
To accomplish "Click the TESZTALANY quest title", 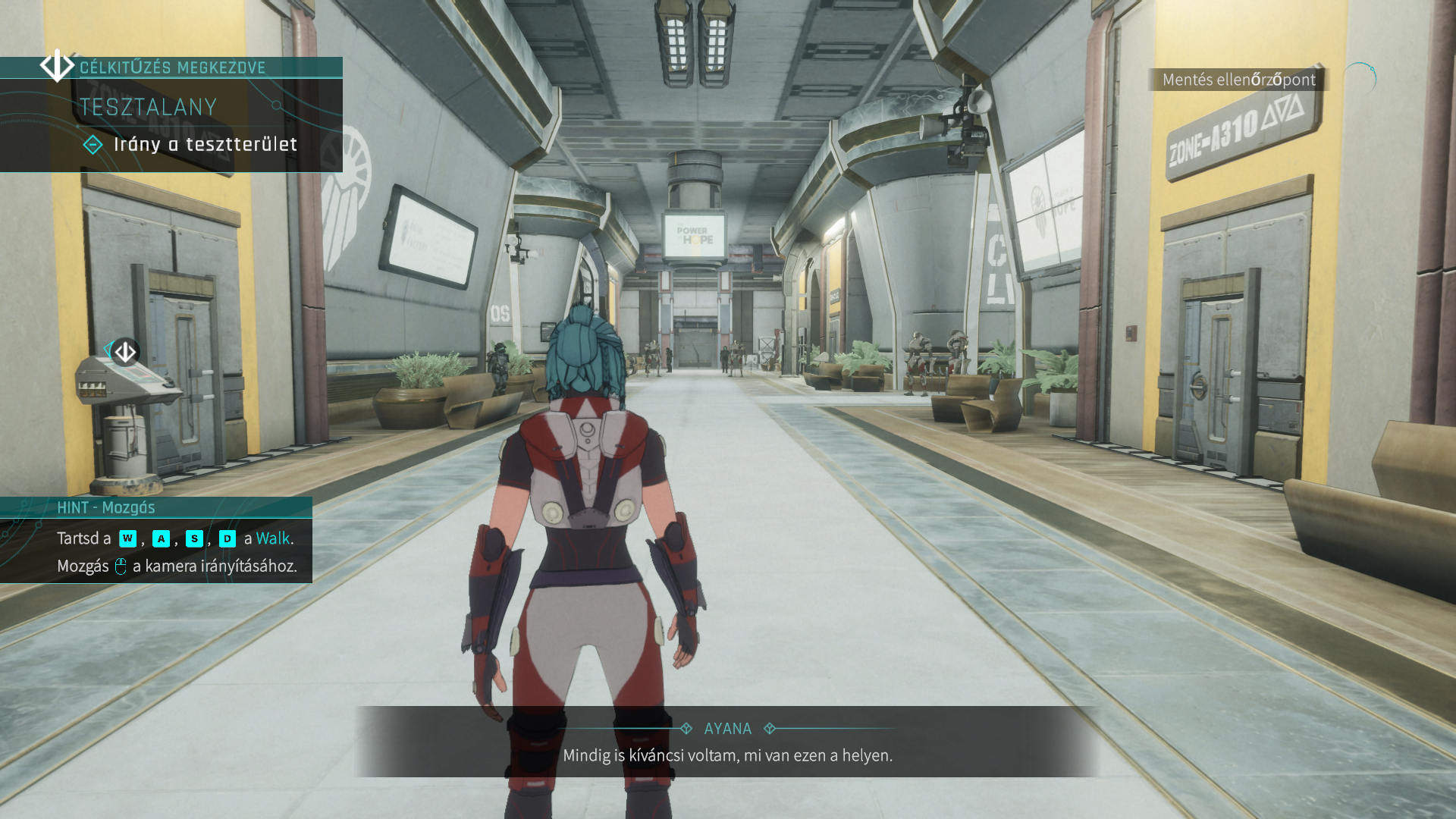I will tap(149, 107).
